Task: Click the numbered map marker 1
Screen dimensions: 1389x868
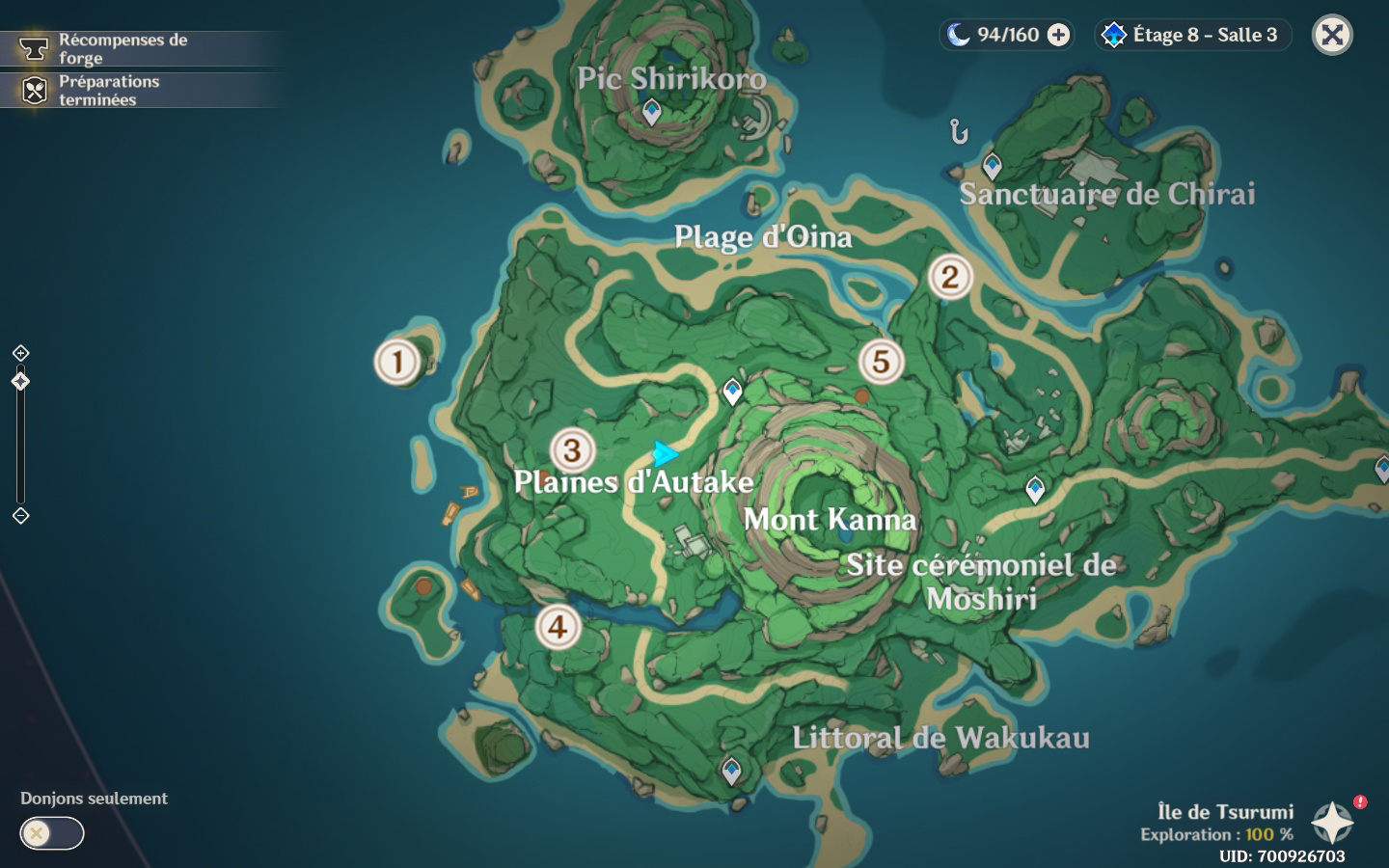Action: click(x=396, y=362)
